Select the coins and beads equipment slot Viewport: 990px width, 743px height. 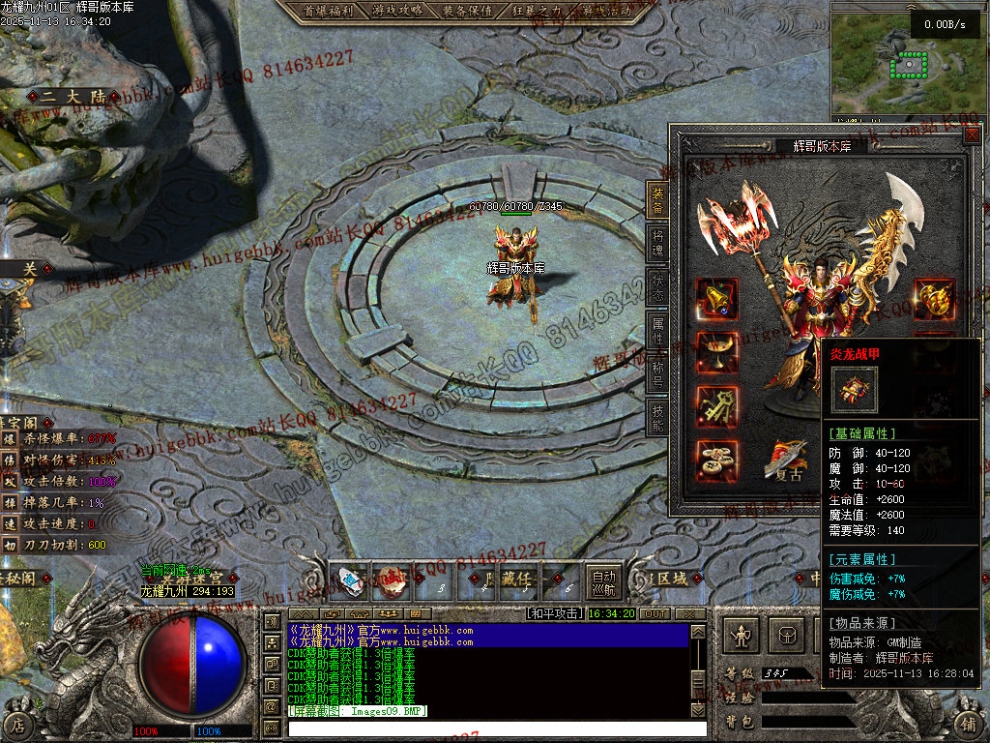point(717,459)
